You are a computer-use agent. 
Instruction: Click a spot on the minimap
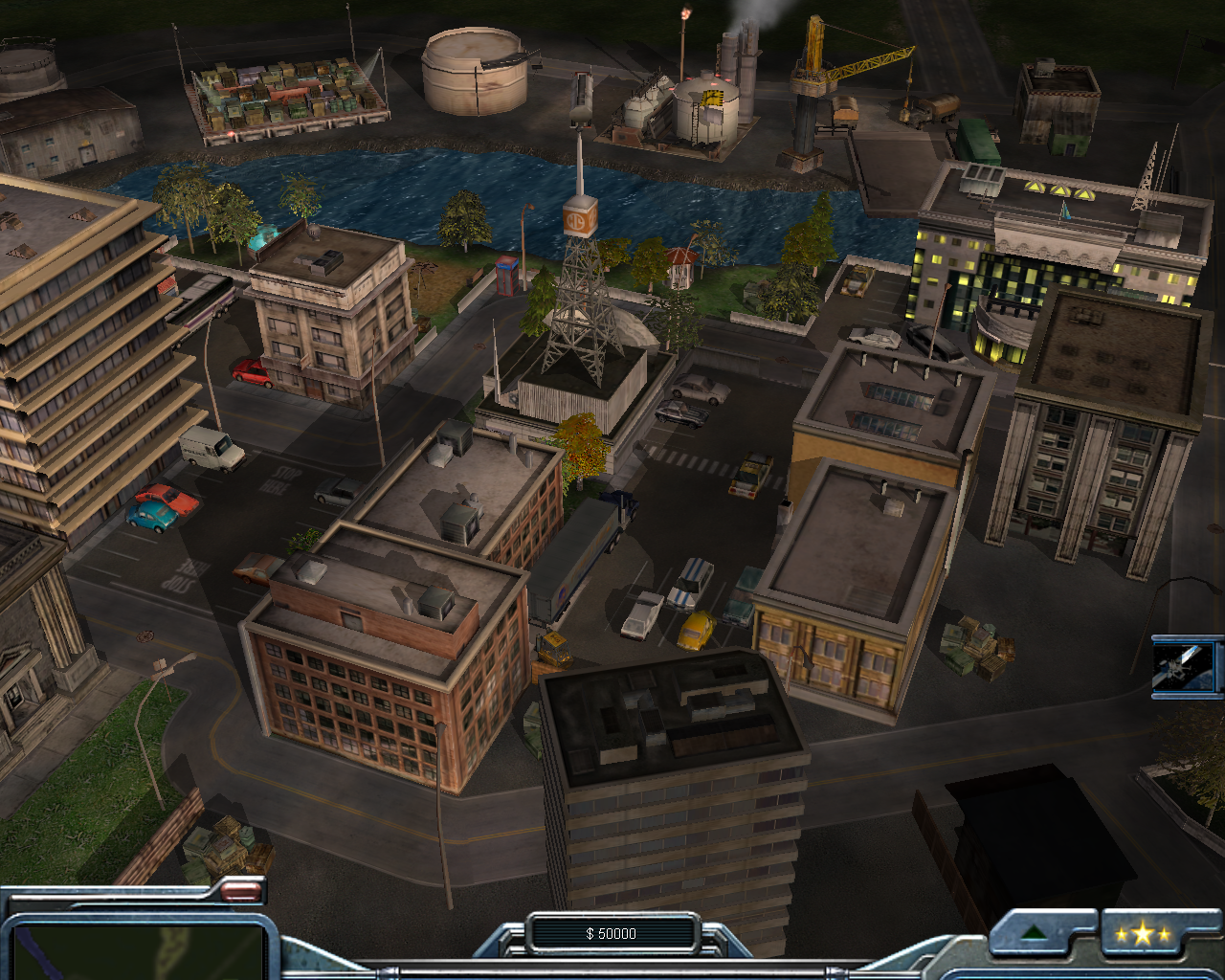pos(134,949)
